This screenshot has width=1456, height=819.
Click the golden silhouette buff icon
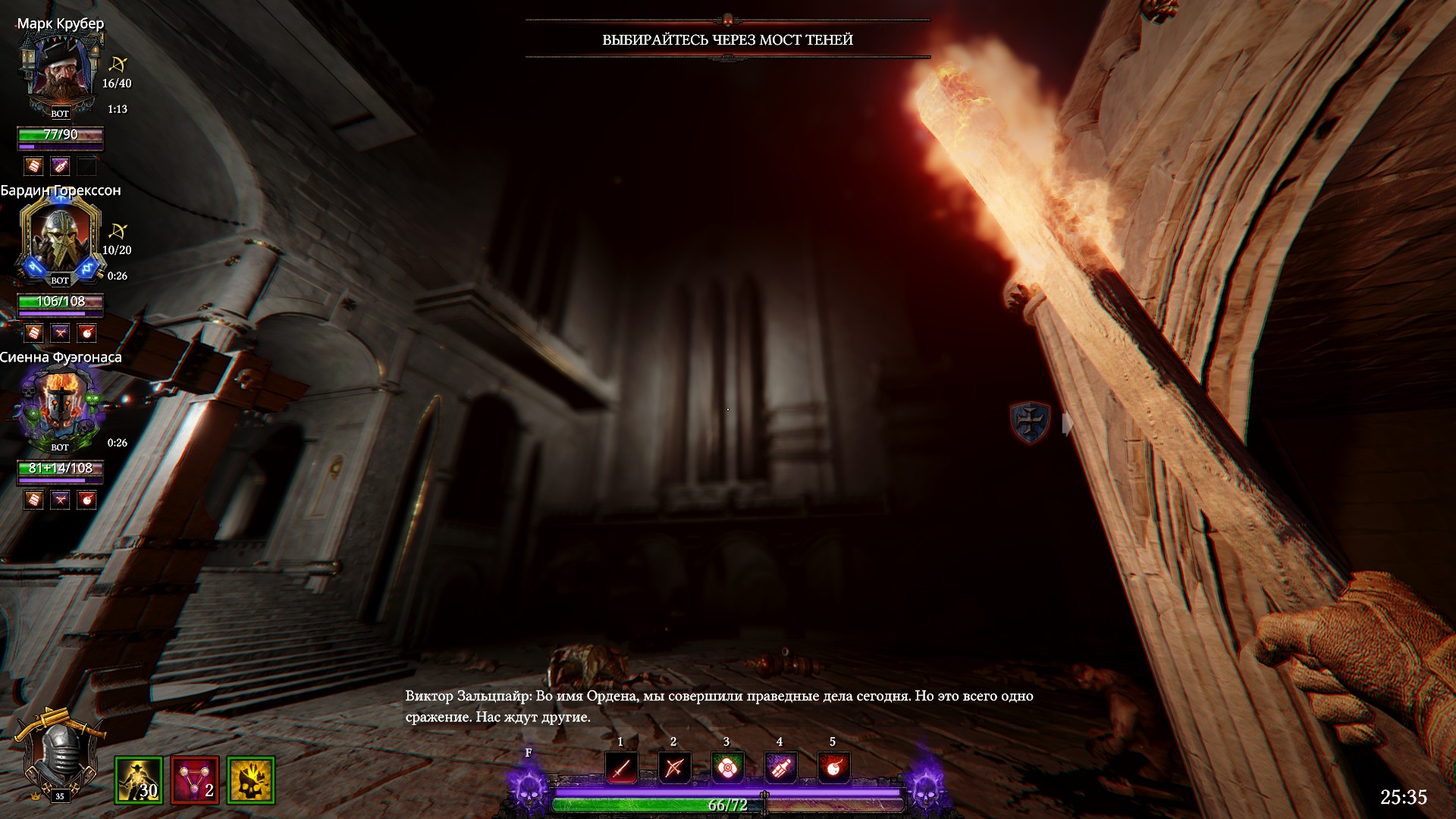pyautogui.click(x=139, y=780)
